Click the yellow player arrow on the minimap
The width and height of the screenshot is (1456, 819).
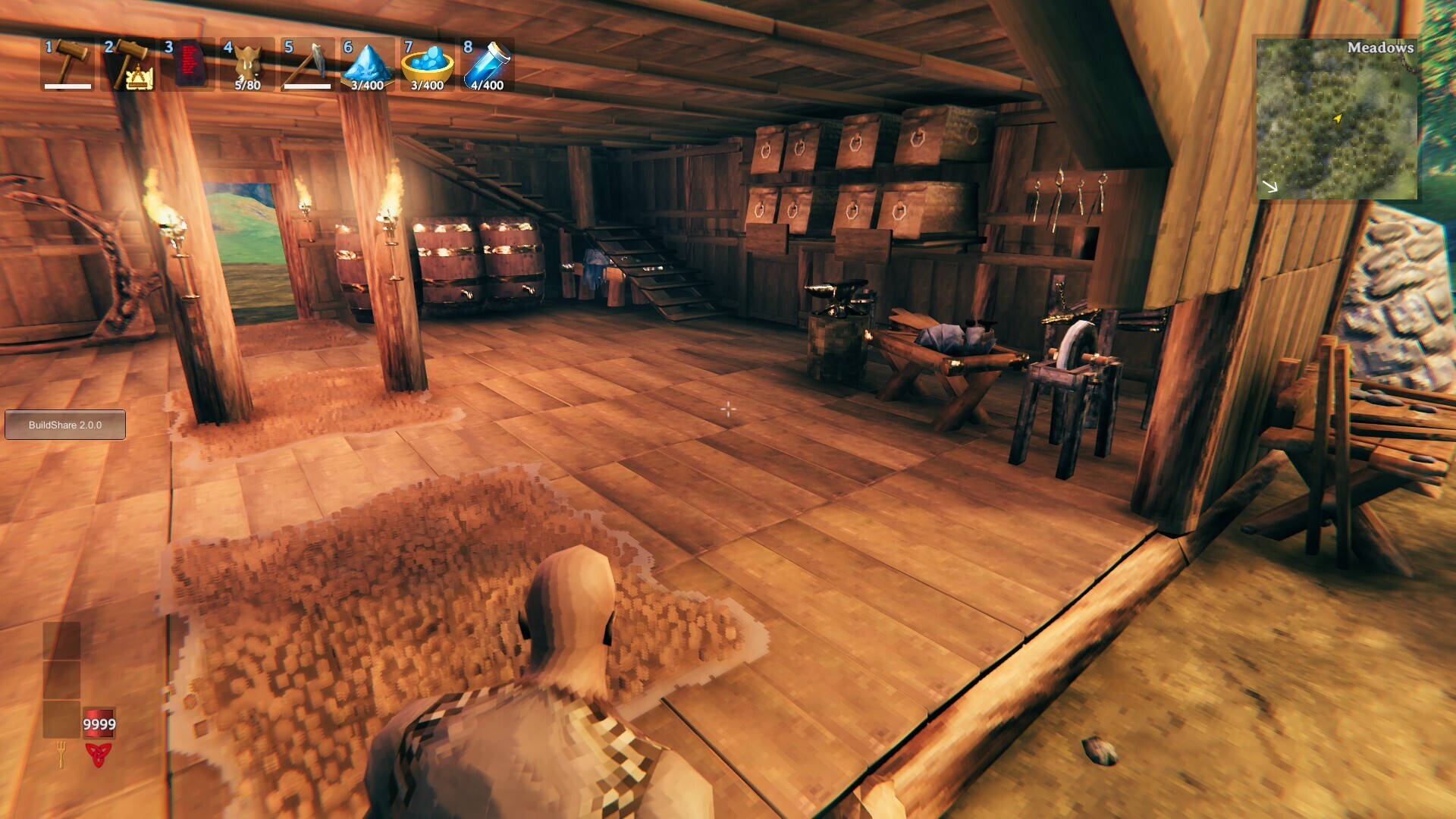[1338, 118]
